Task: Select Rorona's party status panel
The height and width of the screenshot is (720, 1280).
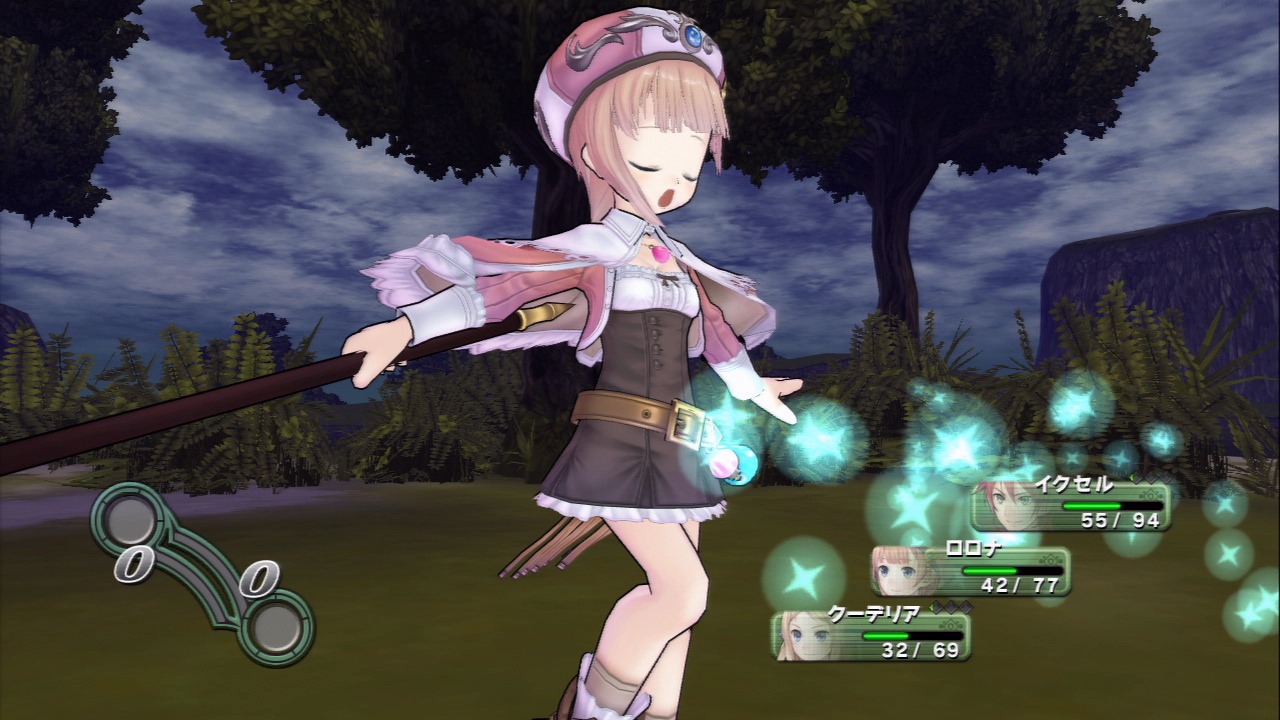Action: click(972, 570)
